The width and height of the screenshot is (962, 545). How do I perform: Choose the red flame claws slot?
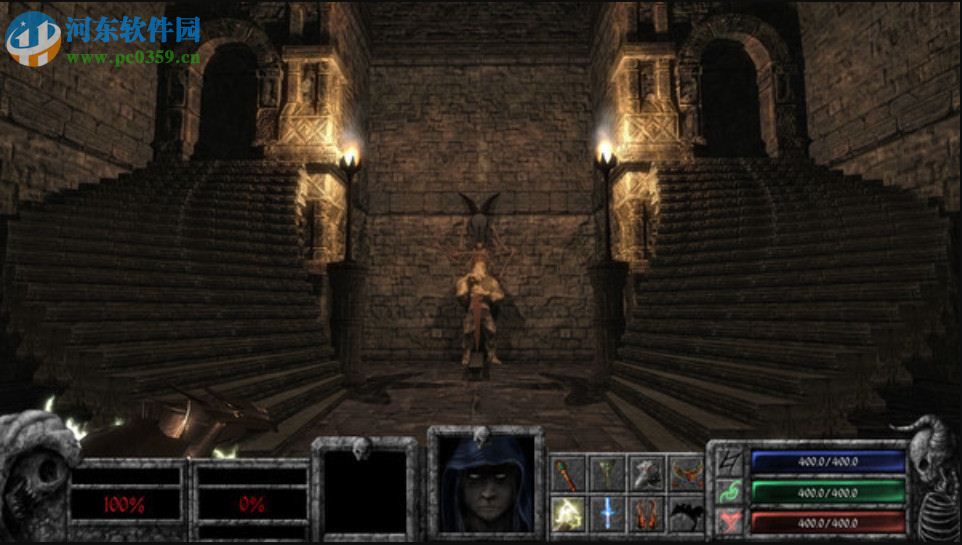[x=646, y=513]
